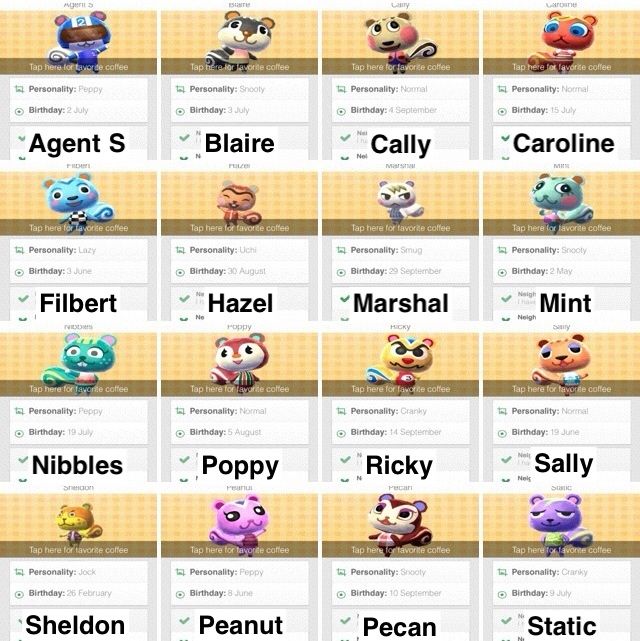This screenshot has height=641, width=640.
Task: Tap Blaire's favorite coffee banner
Action: tap(240, 67)
